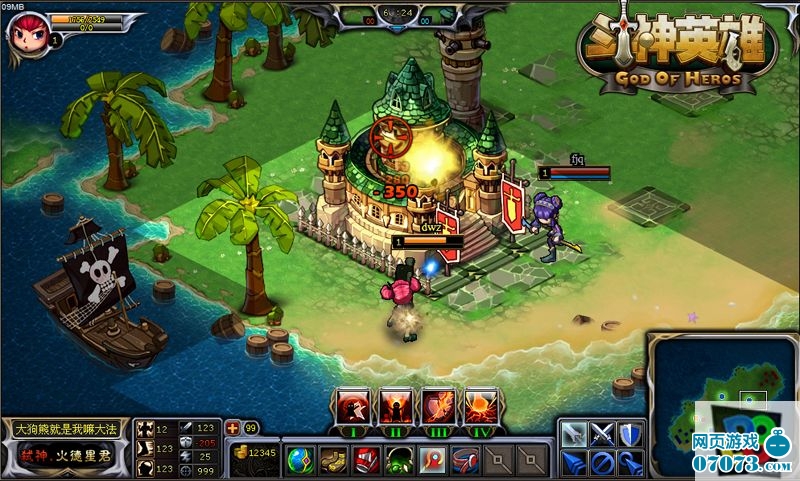Screen dimensions: 800x481
Task: Choose the single sword command icon
Action: click(573, 434)
